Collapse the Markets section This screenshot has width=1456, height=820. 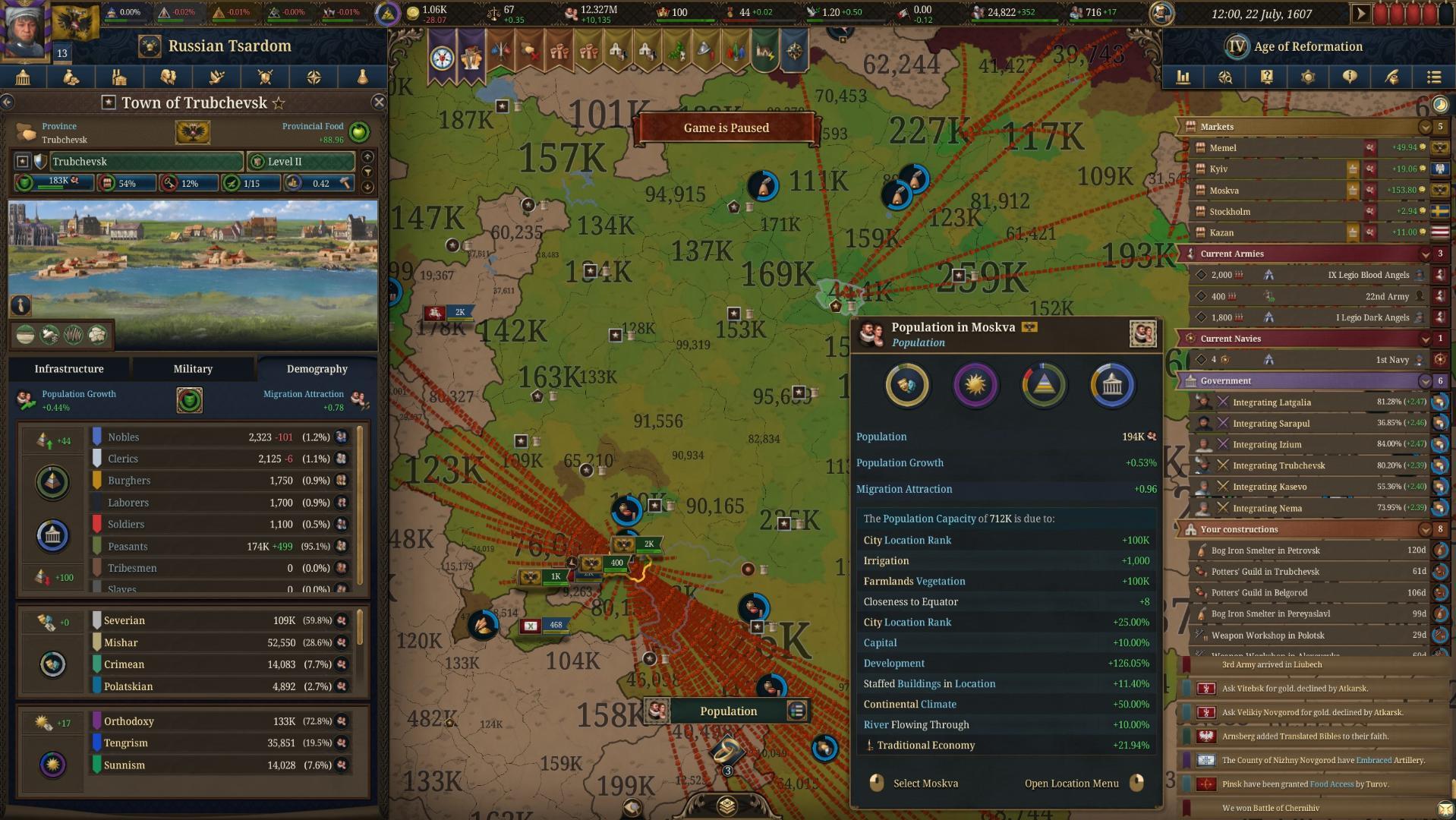coord(1425,127)
